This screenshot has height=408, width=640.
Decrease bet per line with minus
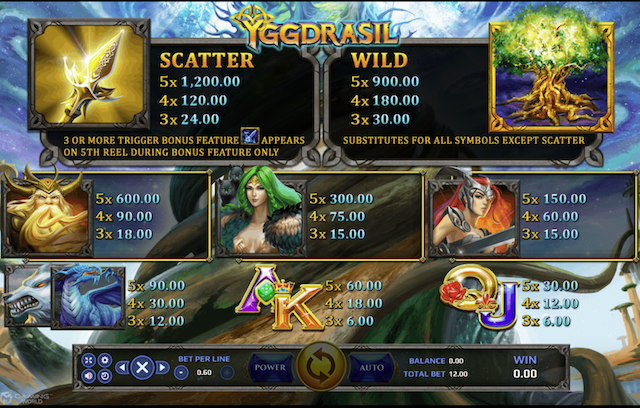[181, 372]
